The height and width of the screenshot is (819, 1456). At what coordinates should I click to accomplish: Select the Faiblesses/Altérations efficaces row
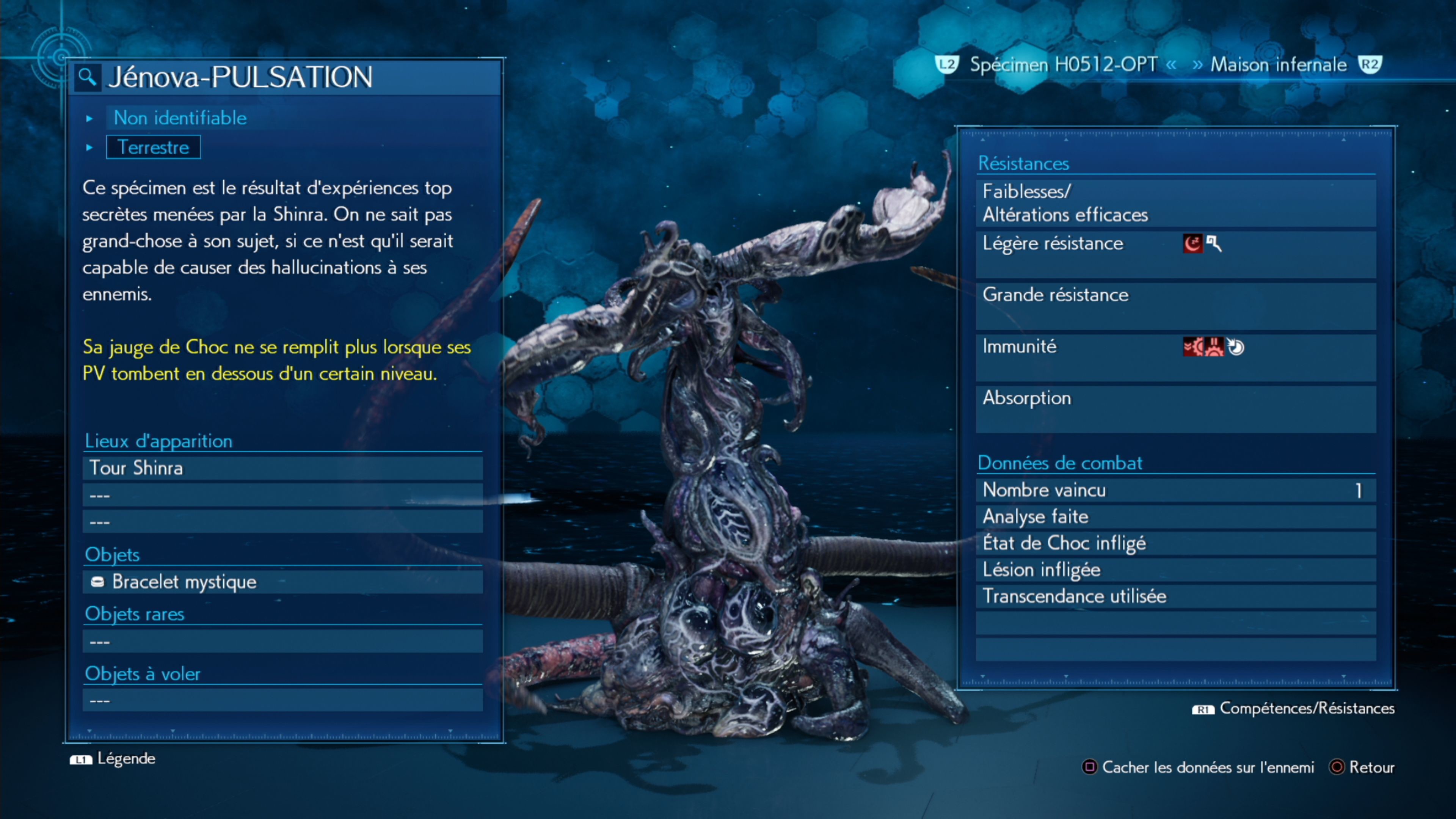(x=1176, y=203)
